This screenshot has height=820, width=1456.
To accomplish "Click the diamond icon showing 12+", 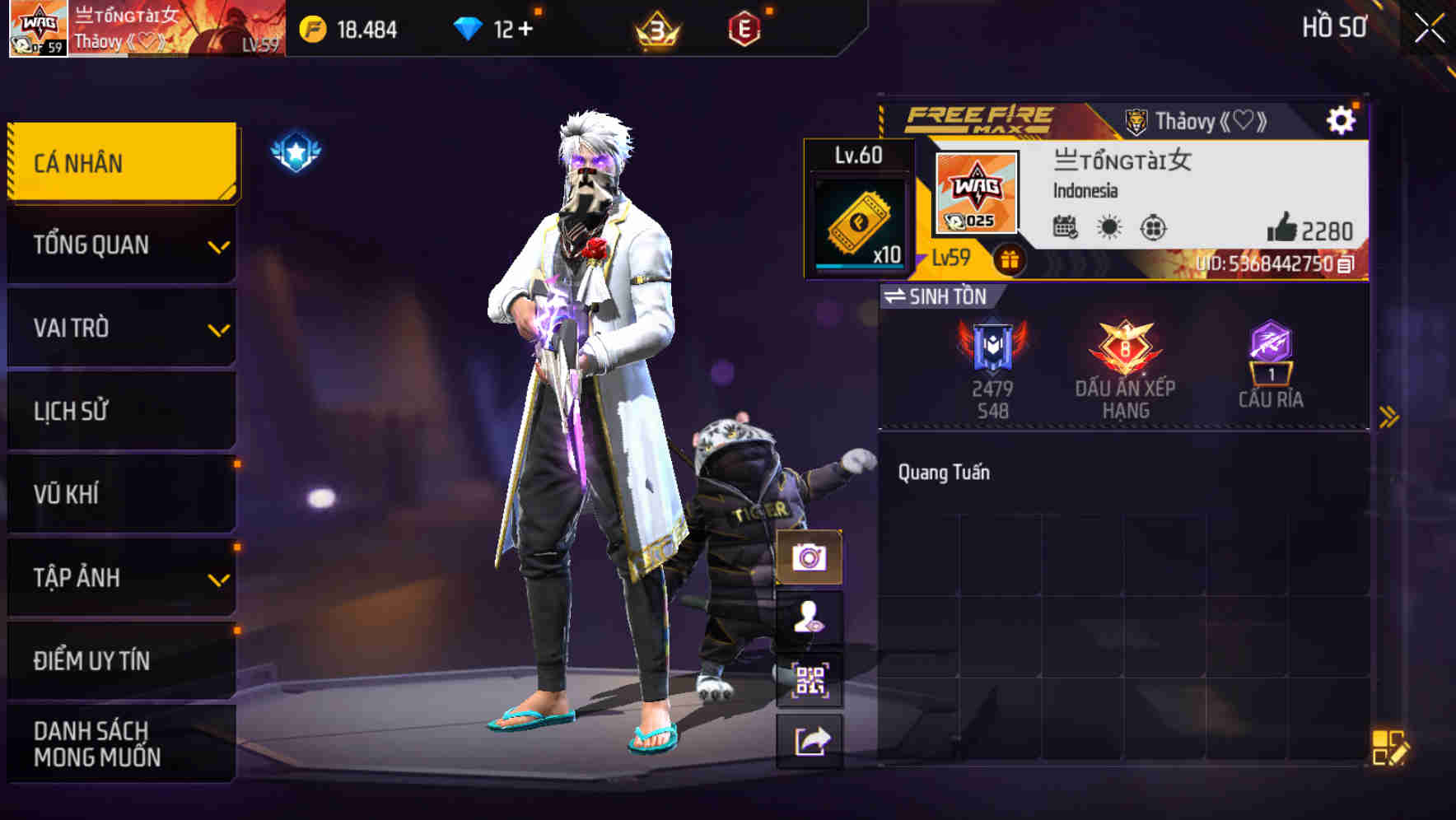I will 468,27.
